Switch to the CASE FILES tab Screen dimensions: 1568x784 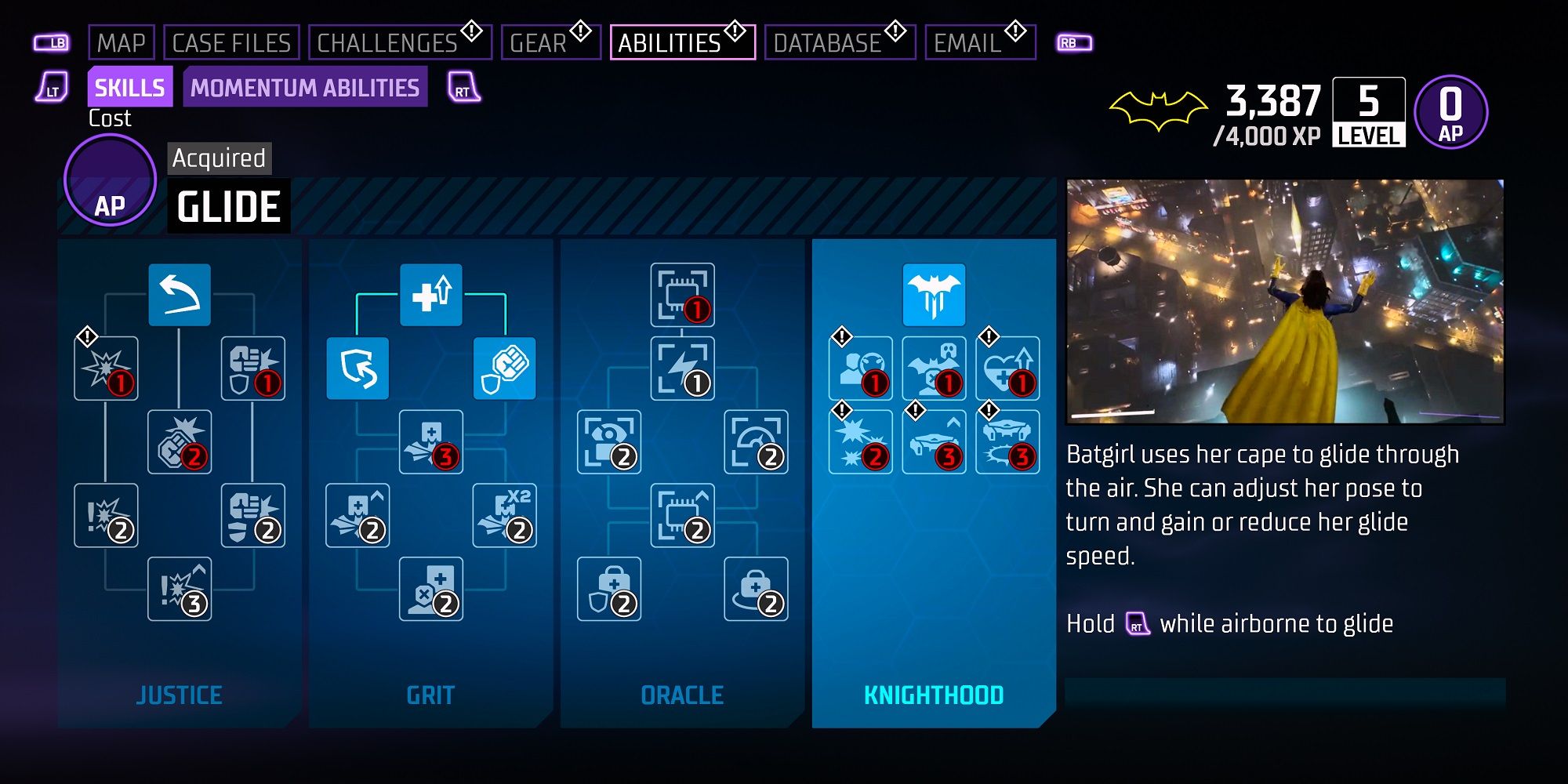click(231, 43)
